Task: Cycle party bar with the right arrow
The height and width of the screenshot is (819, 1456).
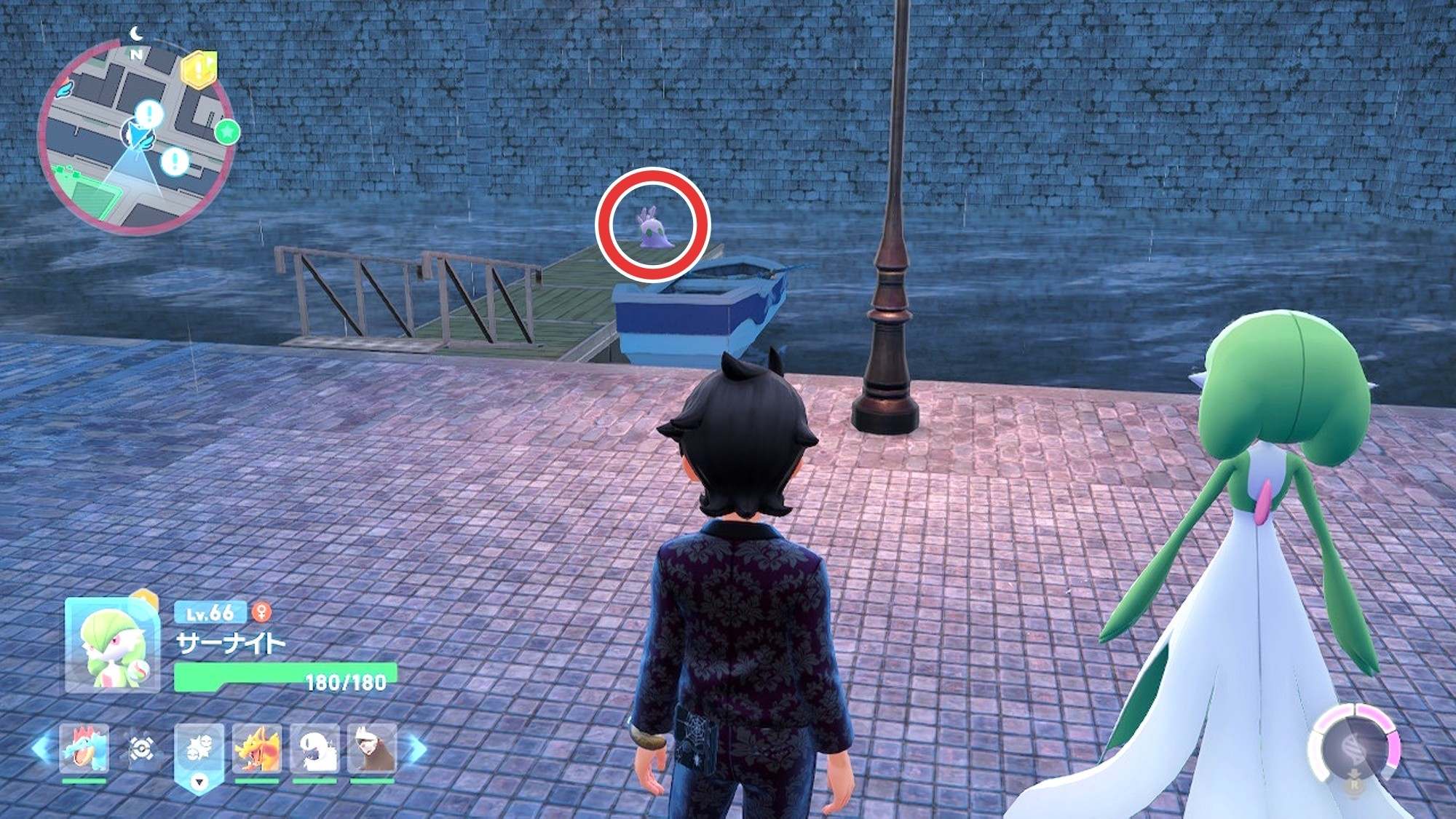Action: [416, 748]
